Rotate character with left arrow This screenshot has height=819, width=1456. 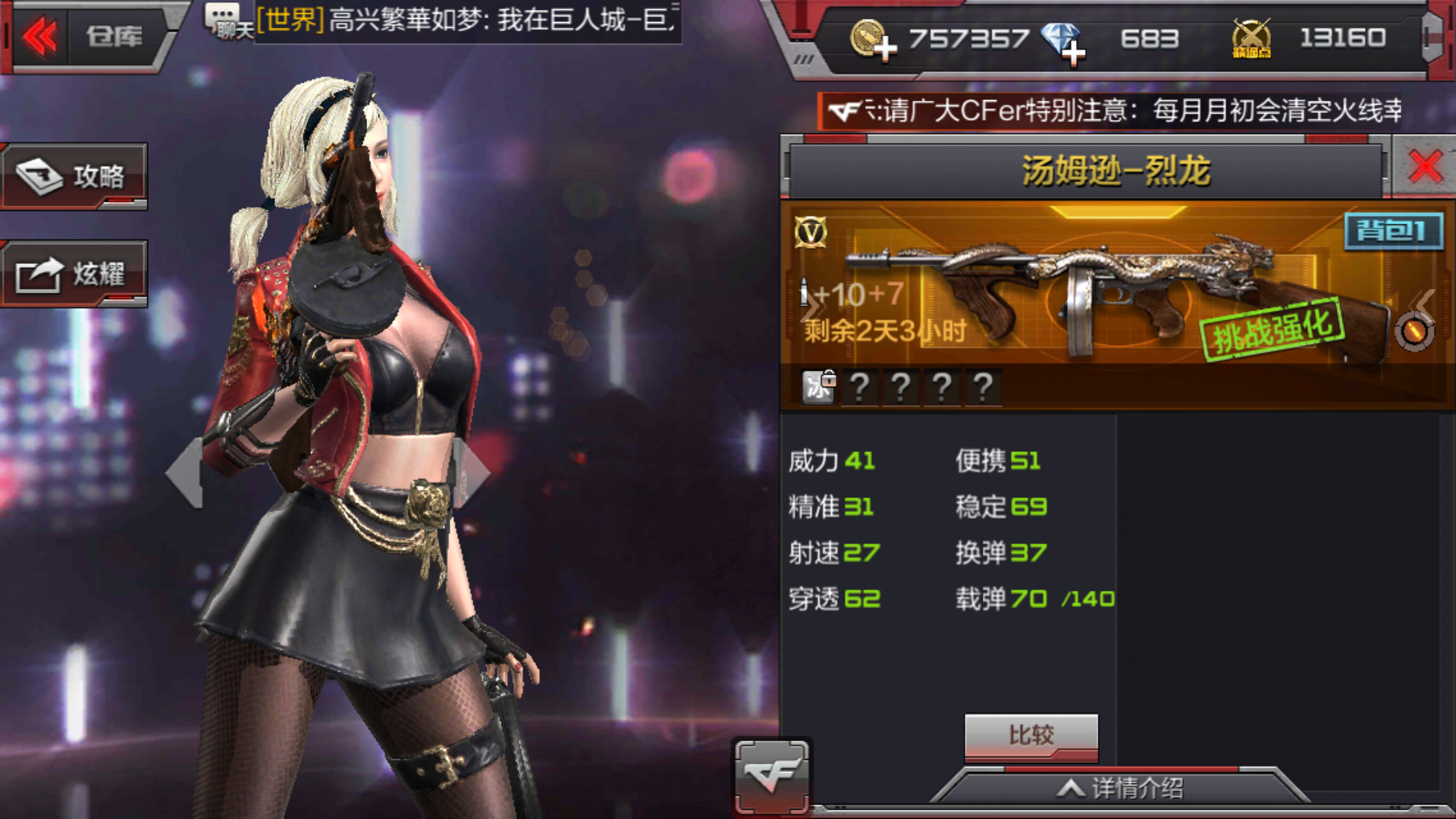pos(185,473)
